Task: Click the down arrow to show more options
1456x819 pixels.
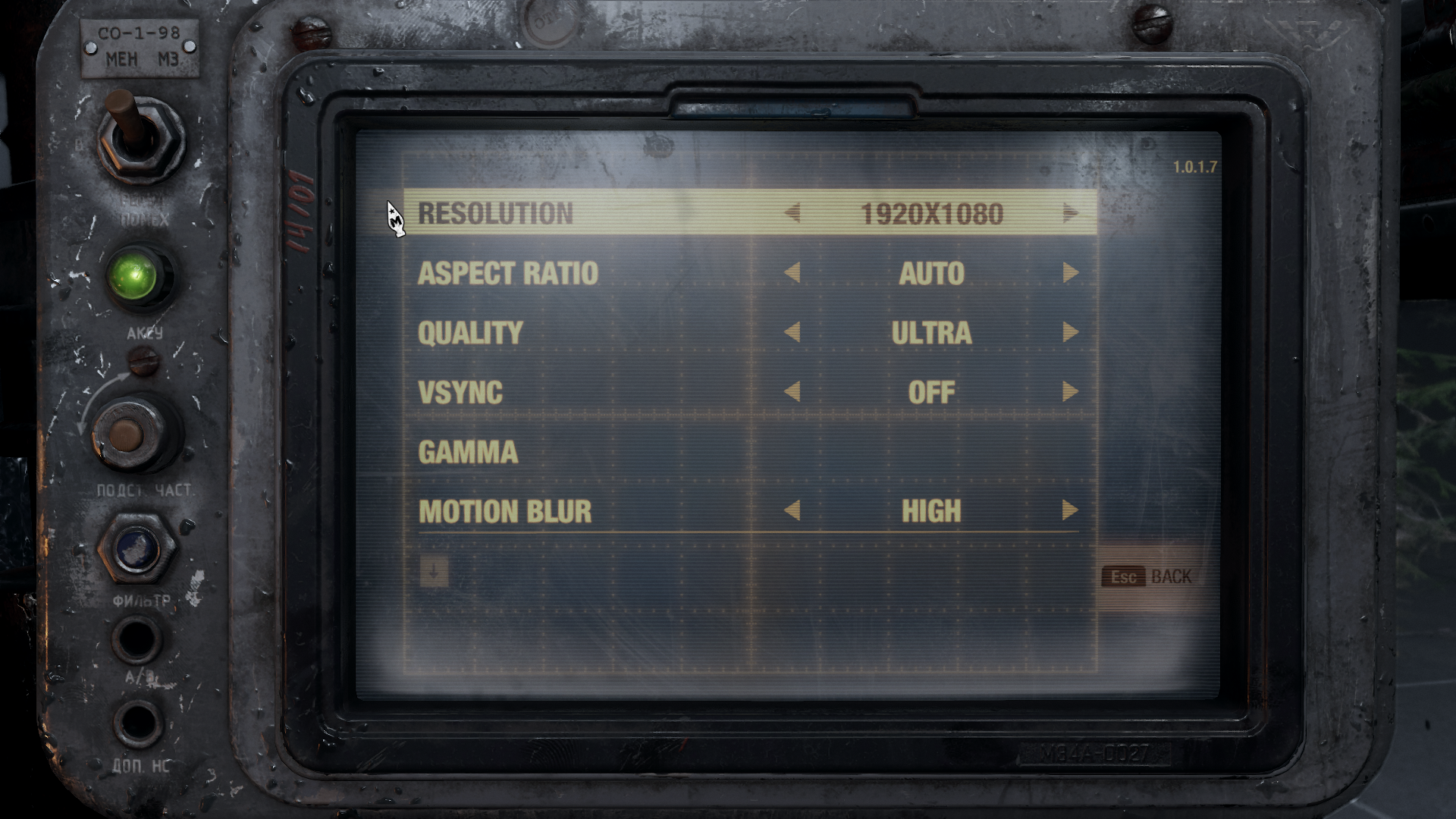Action: (434, 573)
